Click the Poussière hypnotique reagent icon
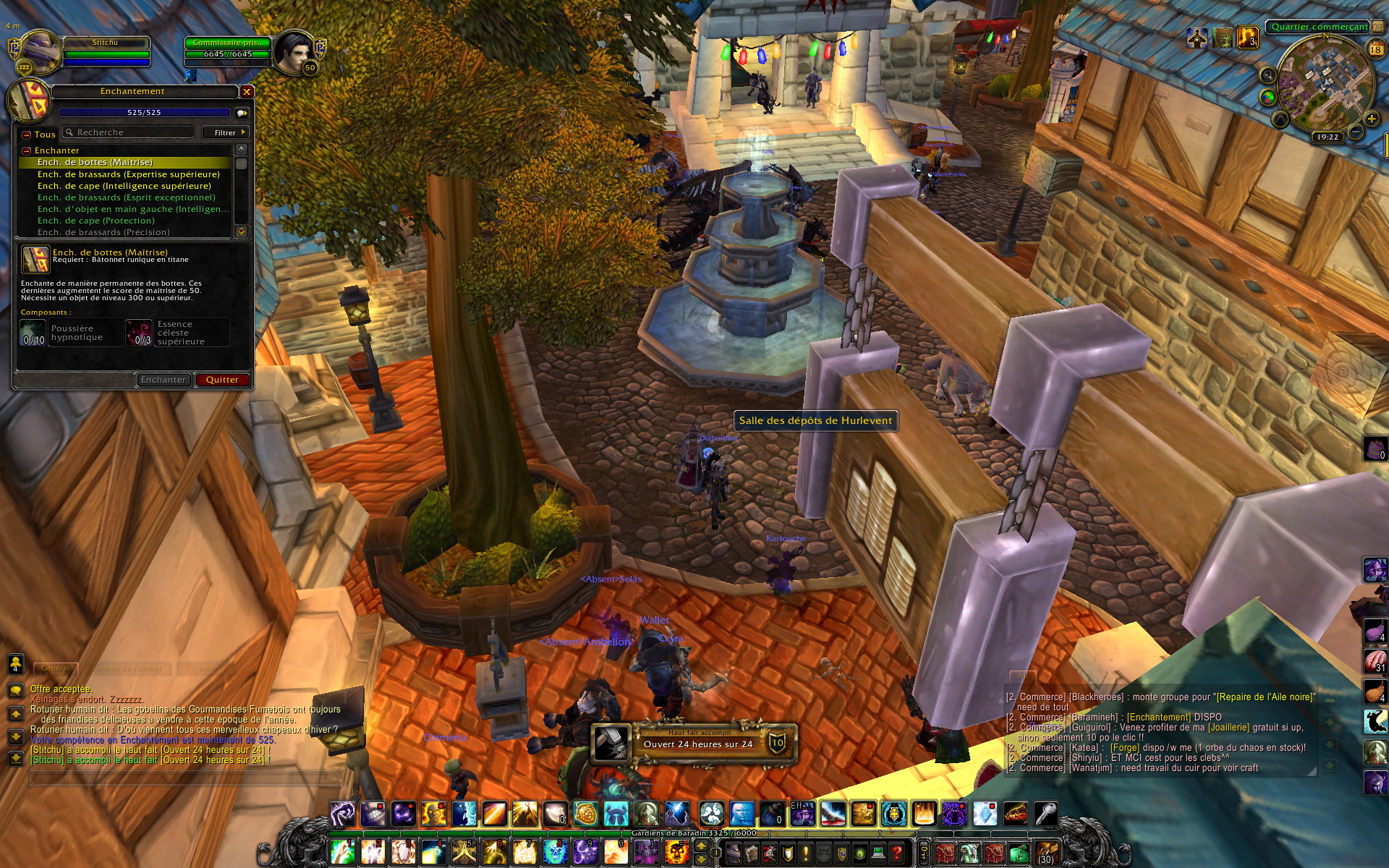 (33, 333)
